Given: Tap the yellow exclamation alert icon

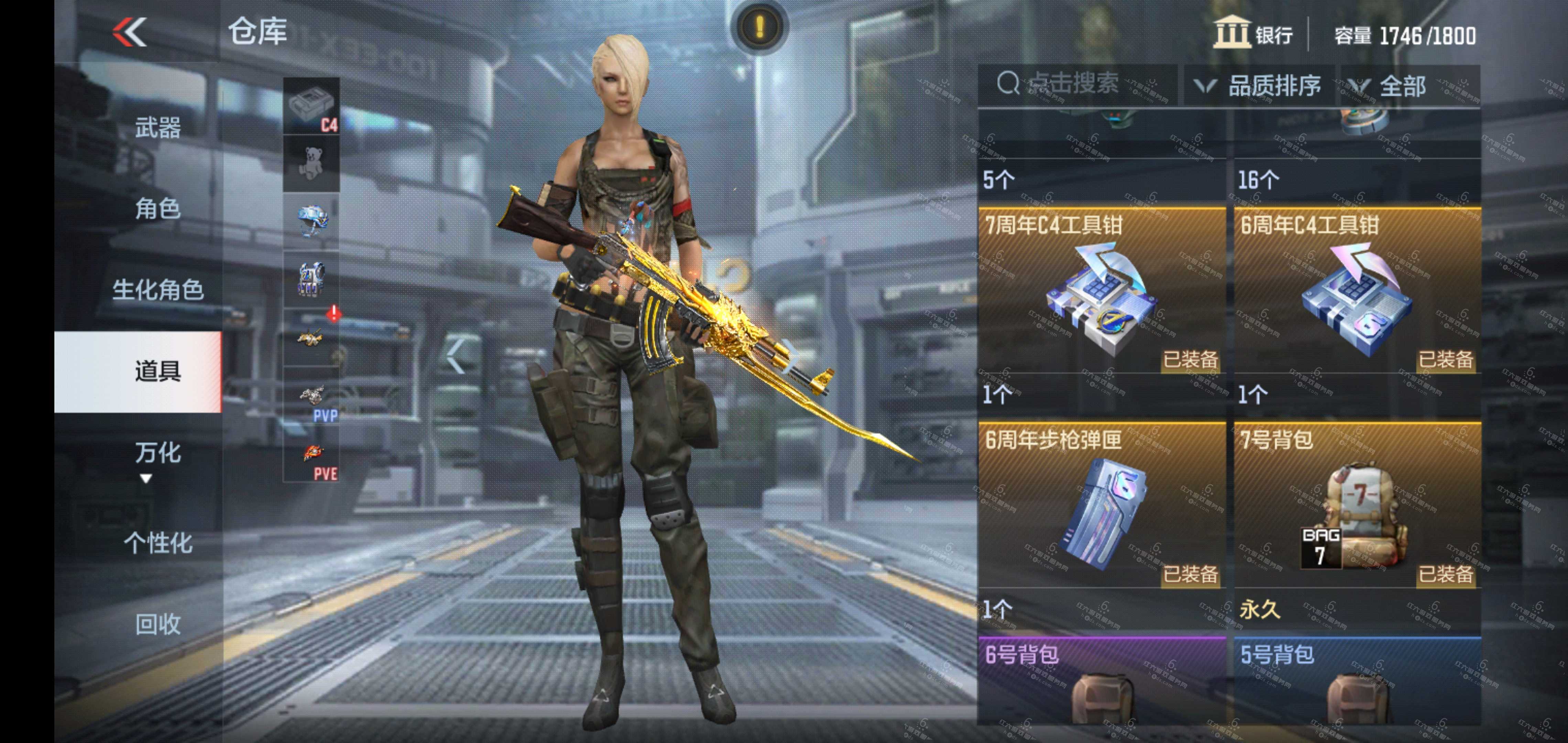Looking at the screenshot, I should point(759,27).
